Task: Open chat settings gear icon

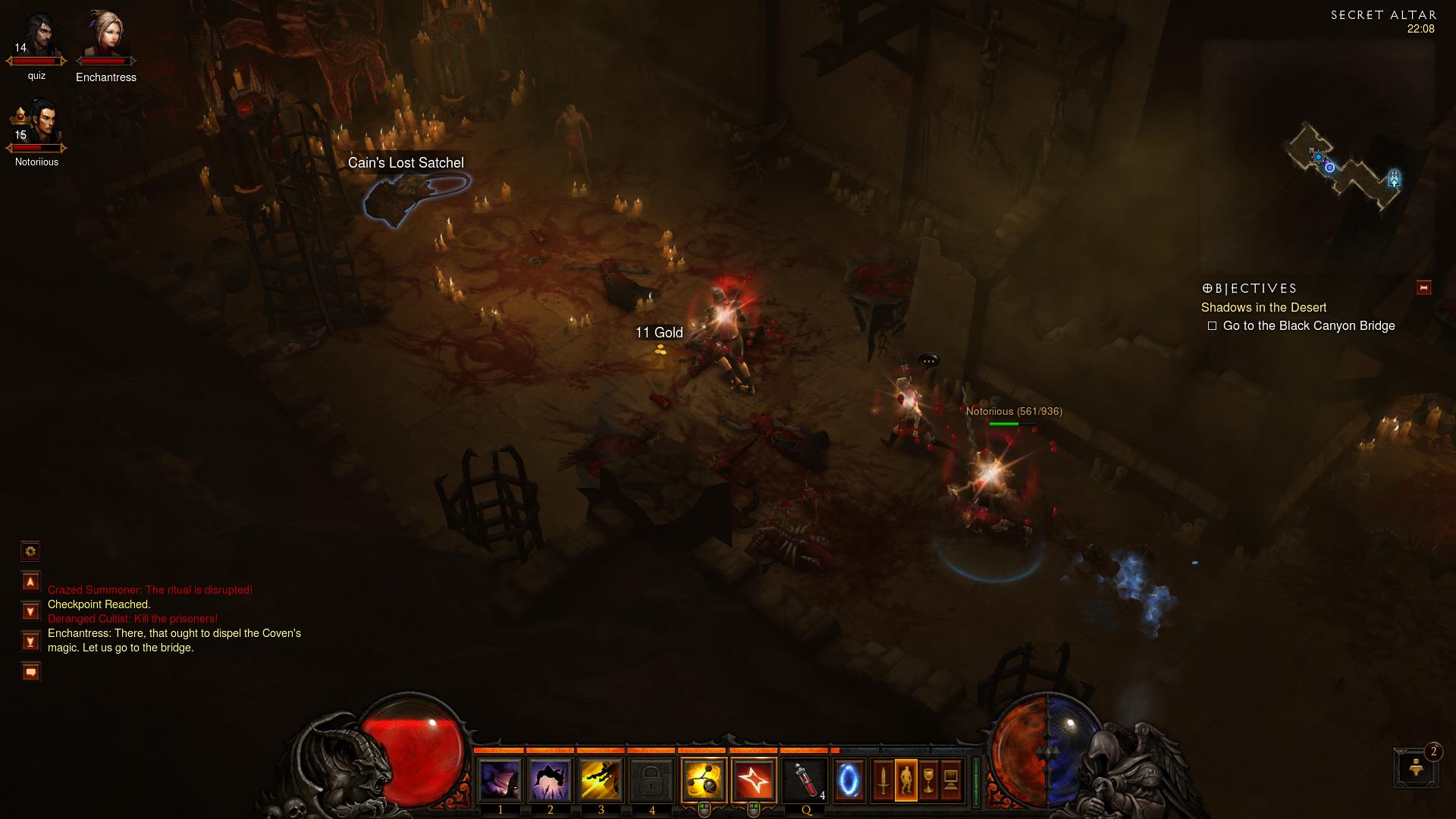Action: pos(30,551)
